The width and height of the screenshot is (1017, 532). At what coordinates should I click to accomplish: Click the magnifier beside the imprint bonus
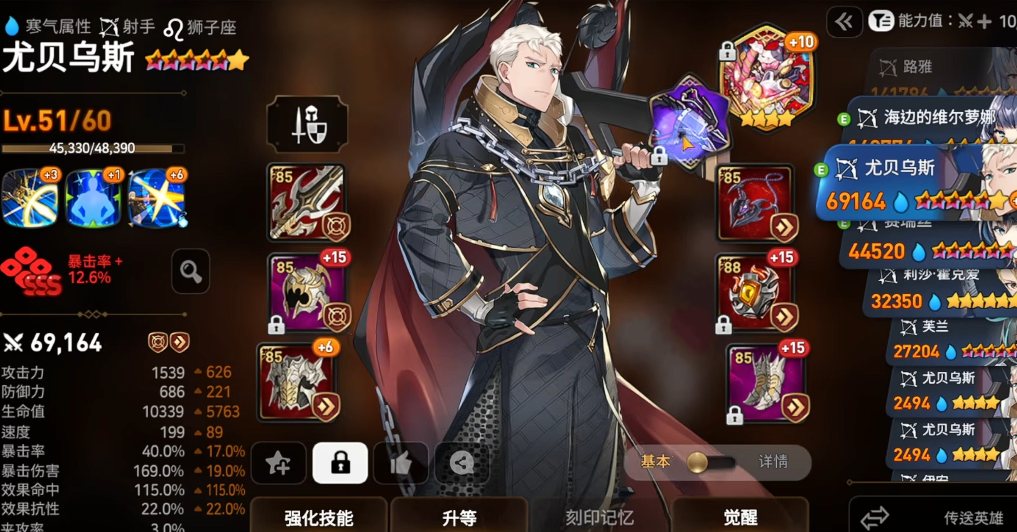click(191, 270)
